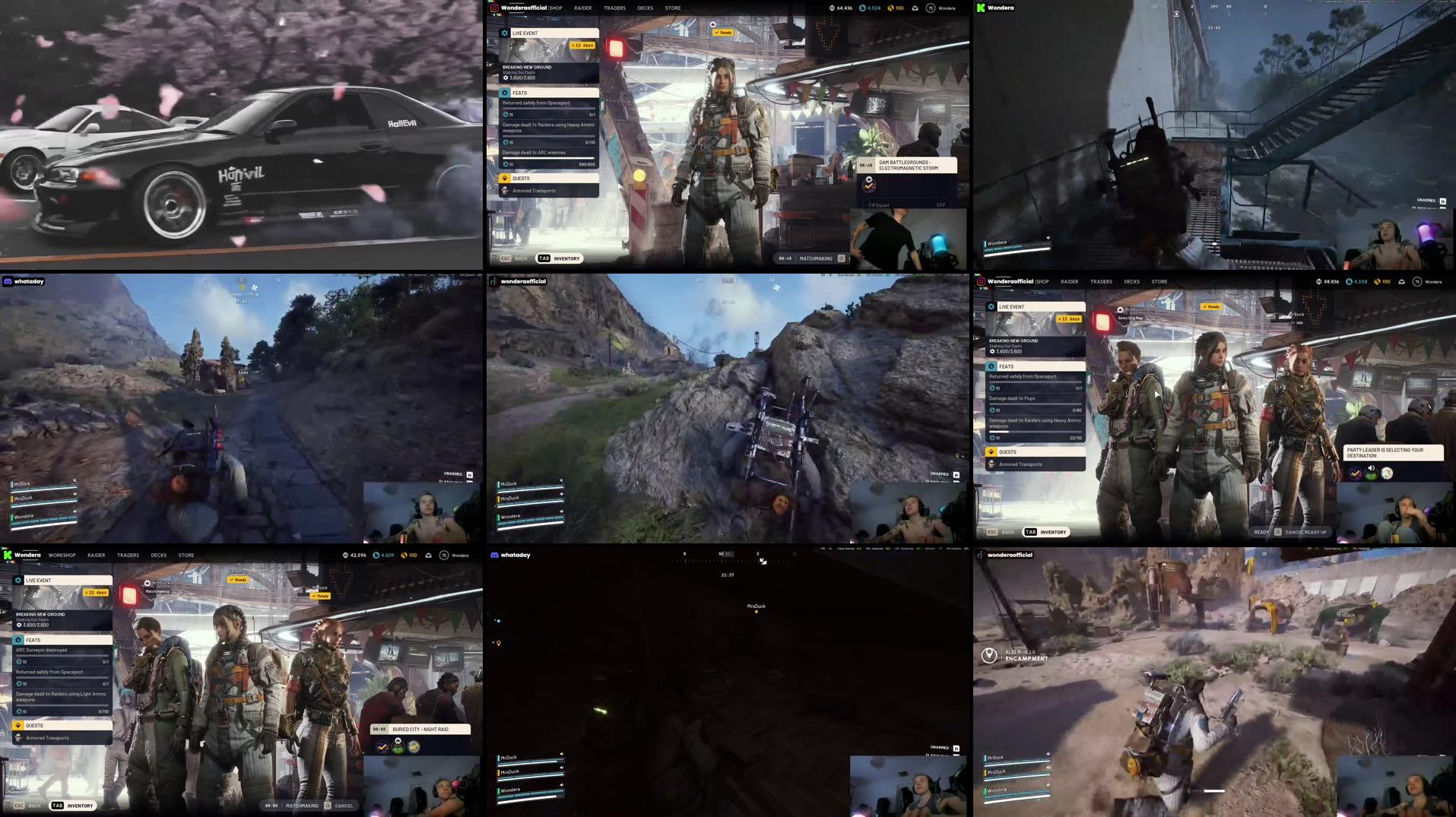Click the QUESTS diamond icon
The width and height of the screenshot is (1456, 817).
coord(505,178)
